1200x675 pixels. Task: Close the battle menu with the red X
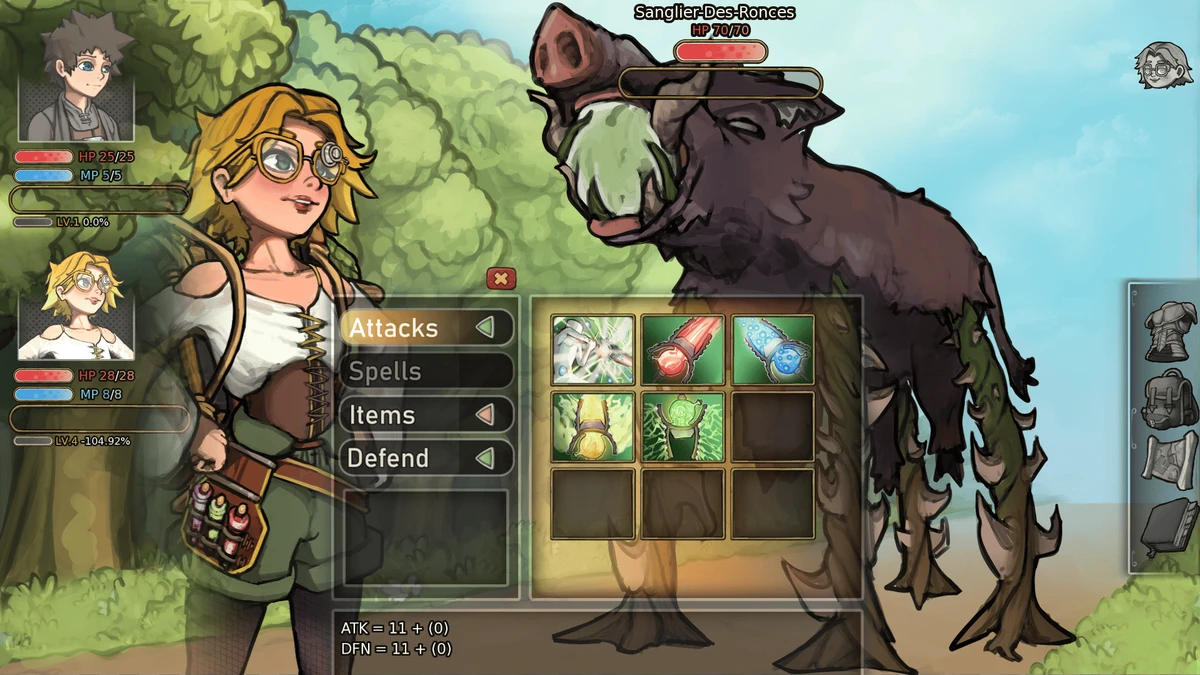click(x=501, y=279)
